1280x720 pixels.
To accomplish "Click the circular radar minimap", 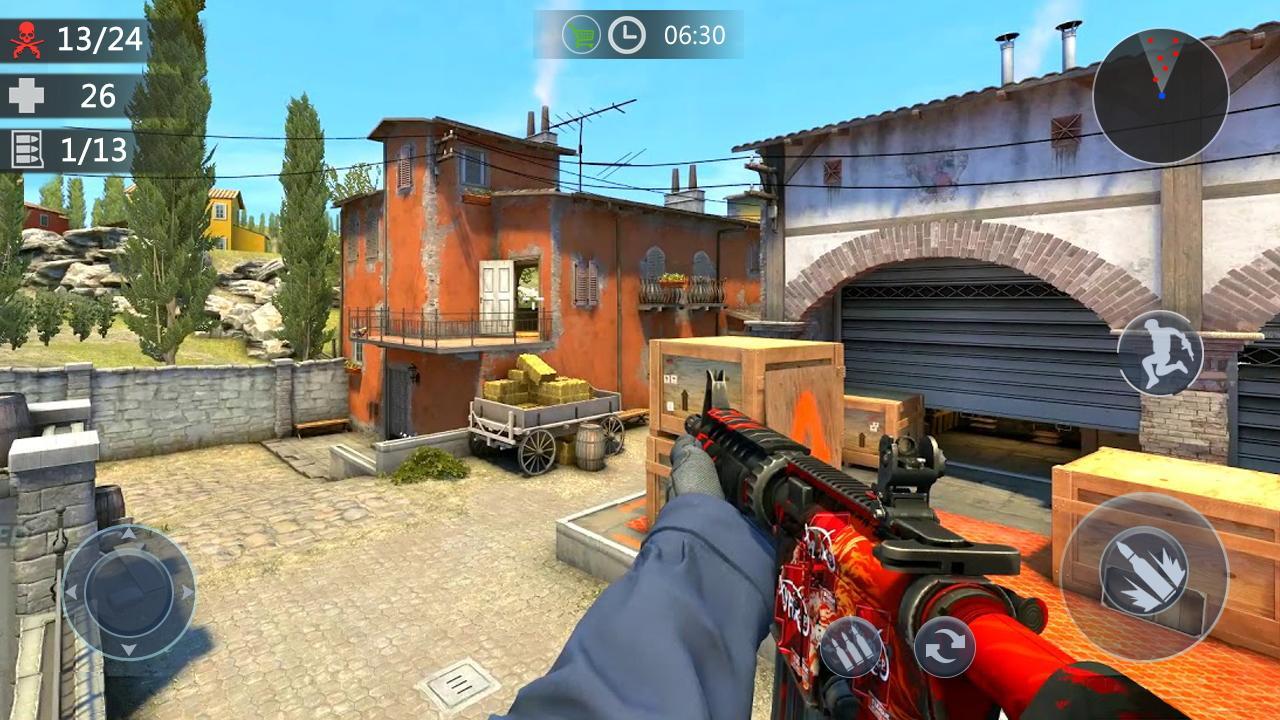I will pyautogui.click(x=1160, y=96).
